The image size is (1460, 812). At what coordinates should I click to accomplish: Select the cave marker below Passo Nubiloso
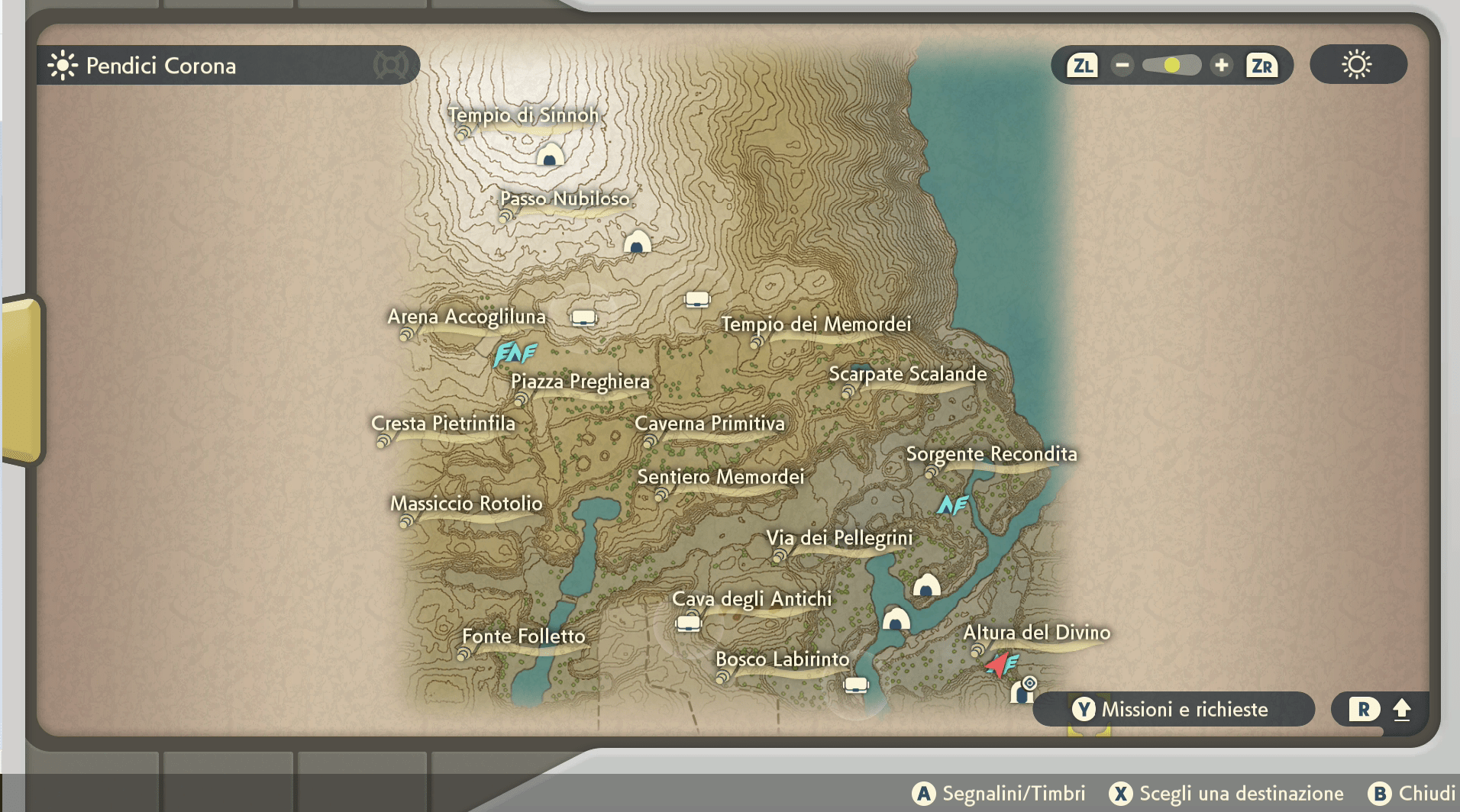(638, 243)
